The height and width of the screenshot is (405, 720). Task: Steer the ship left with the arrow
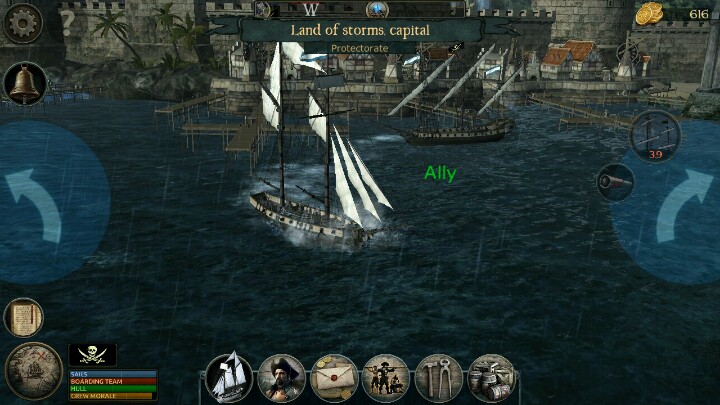36,207
